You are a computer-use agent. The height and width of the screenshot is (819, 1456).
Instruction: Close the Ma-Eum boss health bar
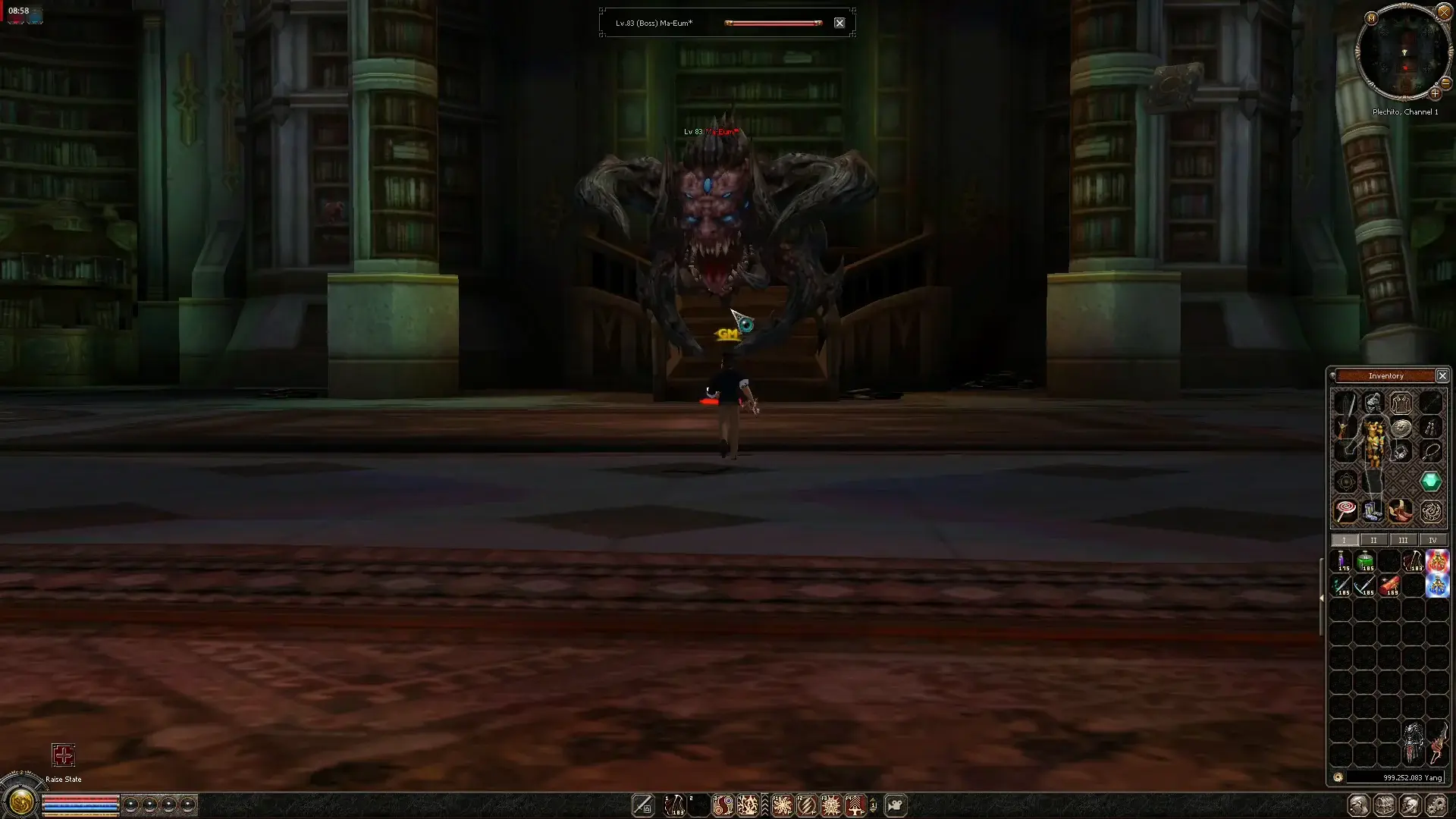click(x=839, y=22)
